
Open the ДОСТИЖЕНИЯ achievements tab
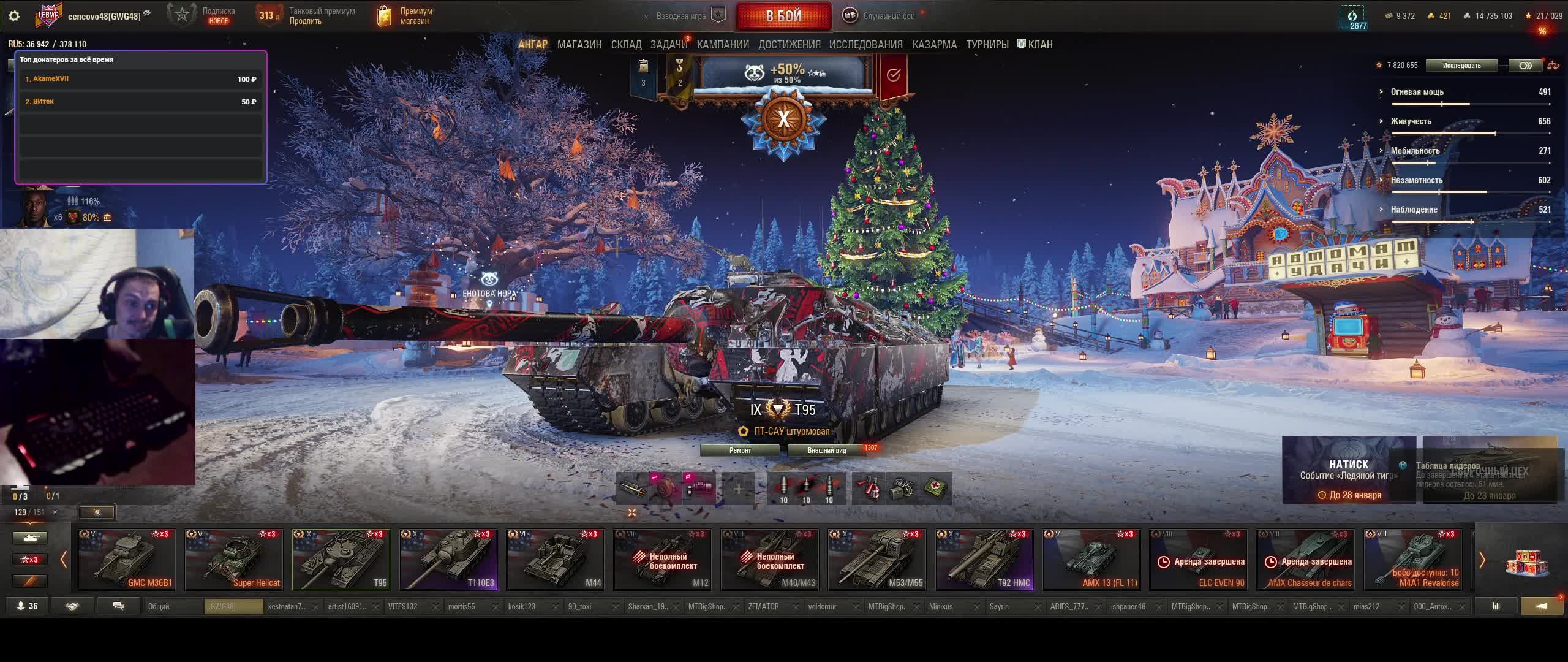789,45
